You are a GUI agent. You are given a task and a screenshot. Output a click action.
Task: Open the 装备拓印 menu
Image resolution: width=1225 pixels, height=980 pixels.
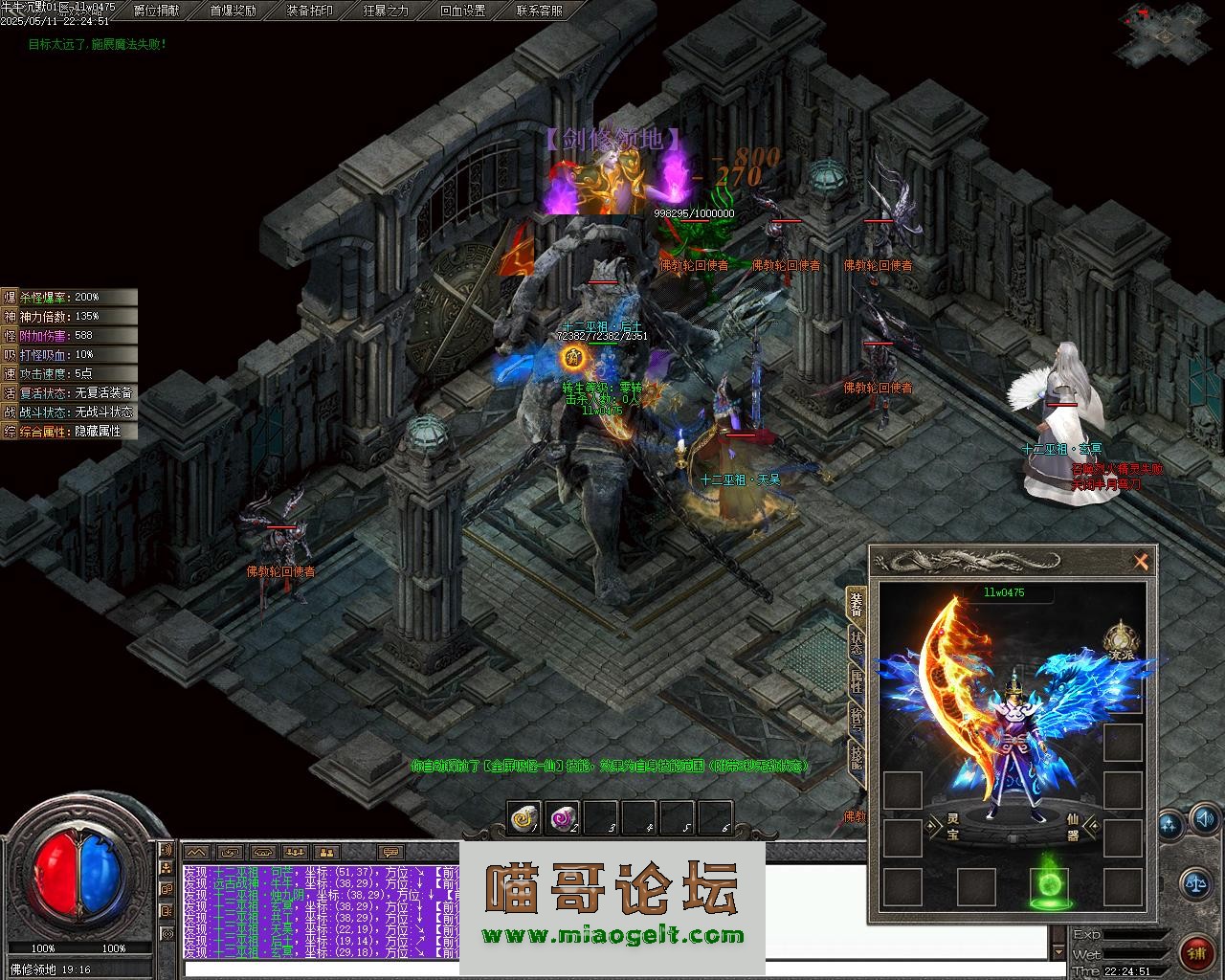(310, 11)
